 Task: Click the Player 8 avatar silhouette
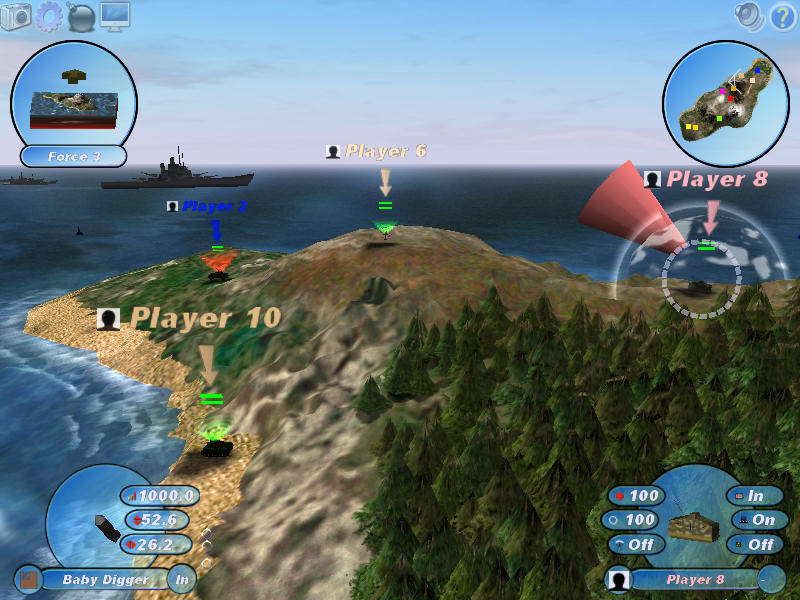click(x=619, y=579)
